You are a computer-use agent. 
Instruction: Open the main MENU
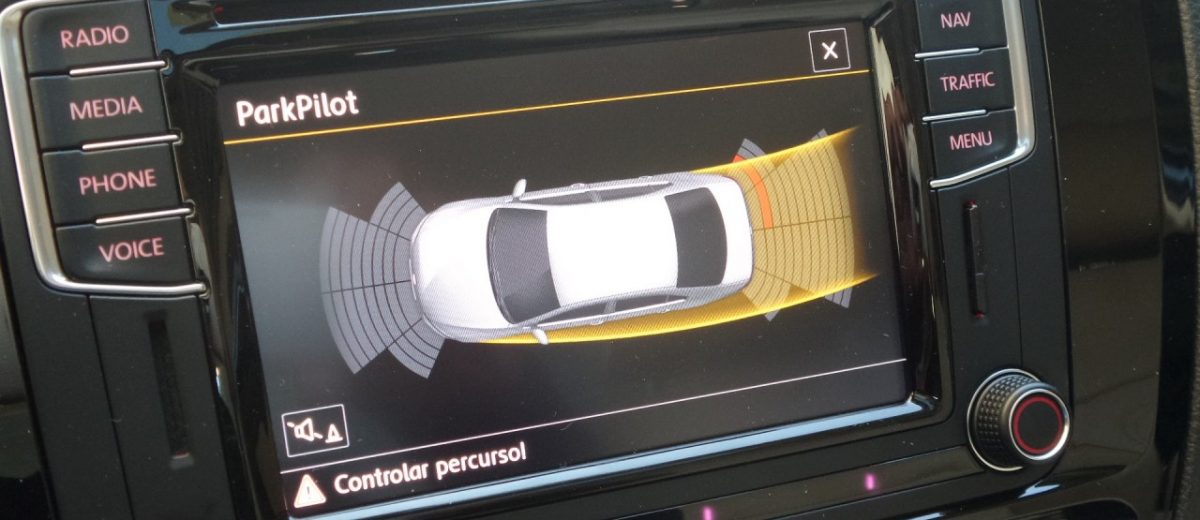(971, 141)
